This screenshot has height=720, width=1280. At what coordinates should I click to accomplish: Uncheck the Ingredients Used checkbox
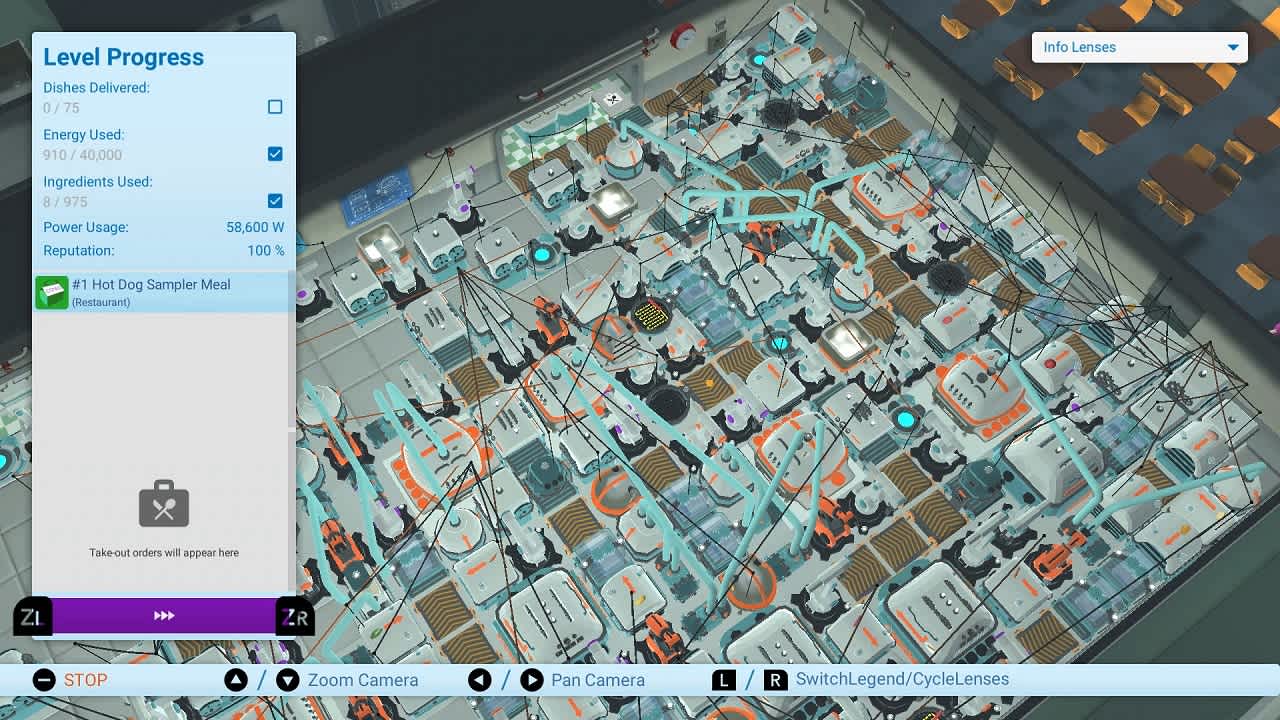pos(275,201)
